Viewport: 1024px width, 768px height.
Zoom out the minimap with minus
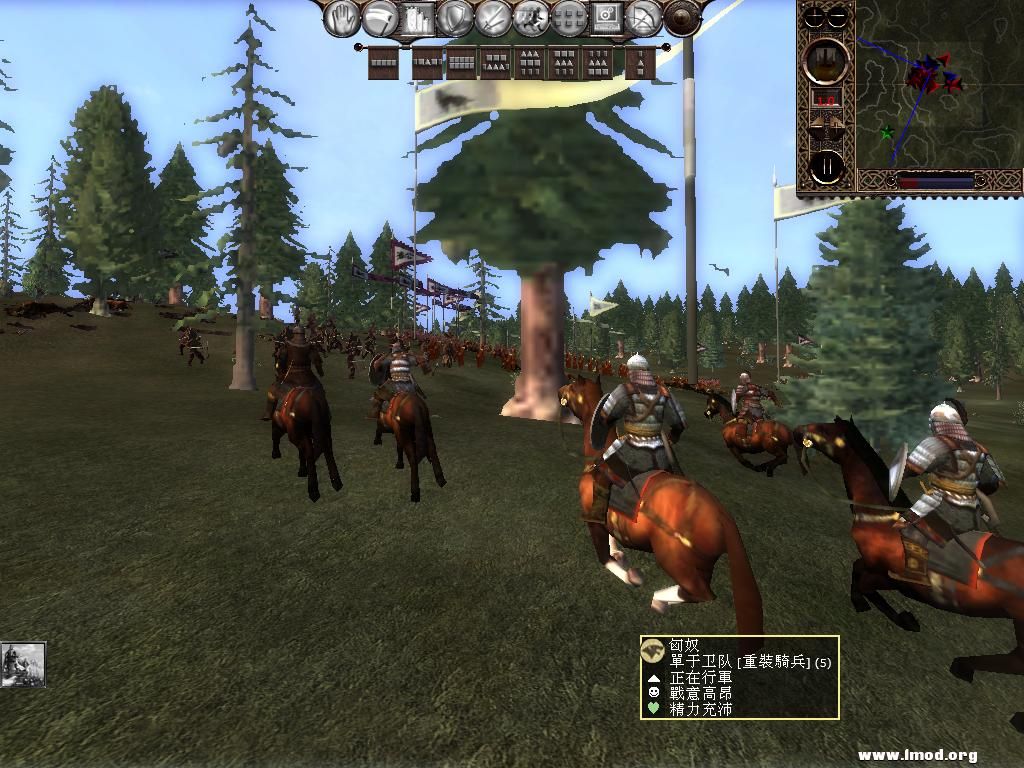pyautogui.click(x=838, y=16)
